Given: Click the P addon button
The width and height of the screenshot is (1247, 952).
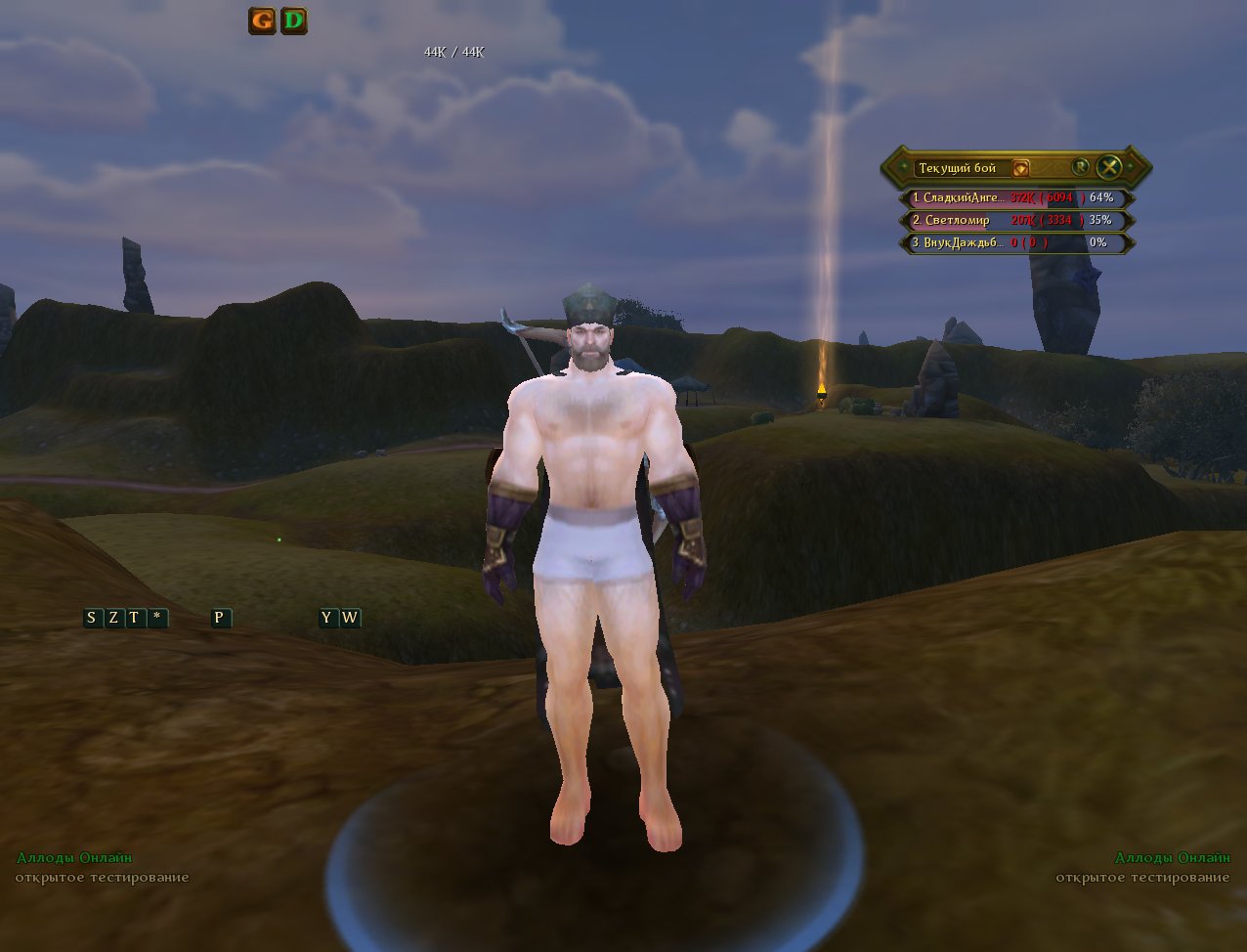Looking at the screenshot, I should [x=221, y=618].
